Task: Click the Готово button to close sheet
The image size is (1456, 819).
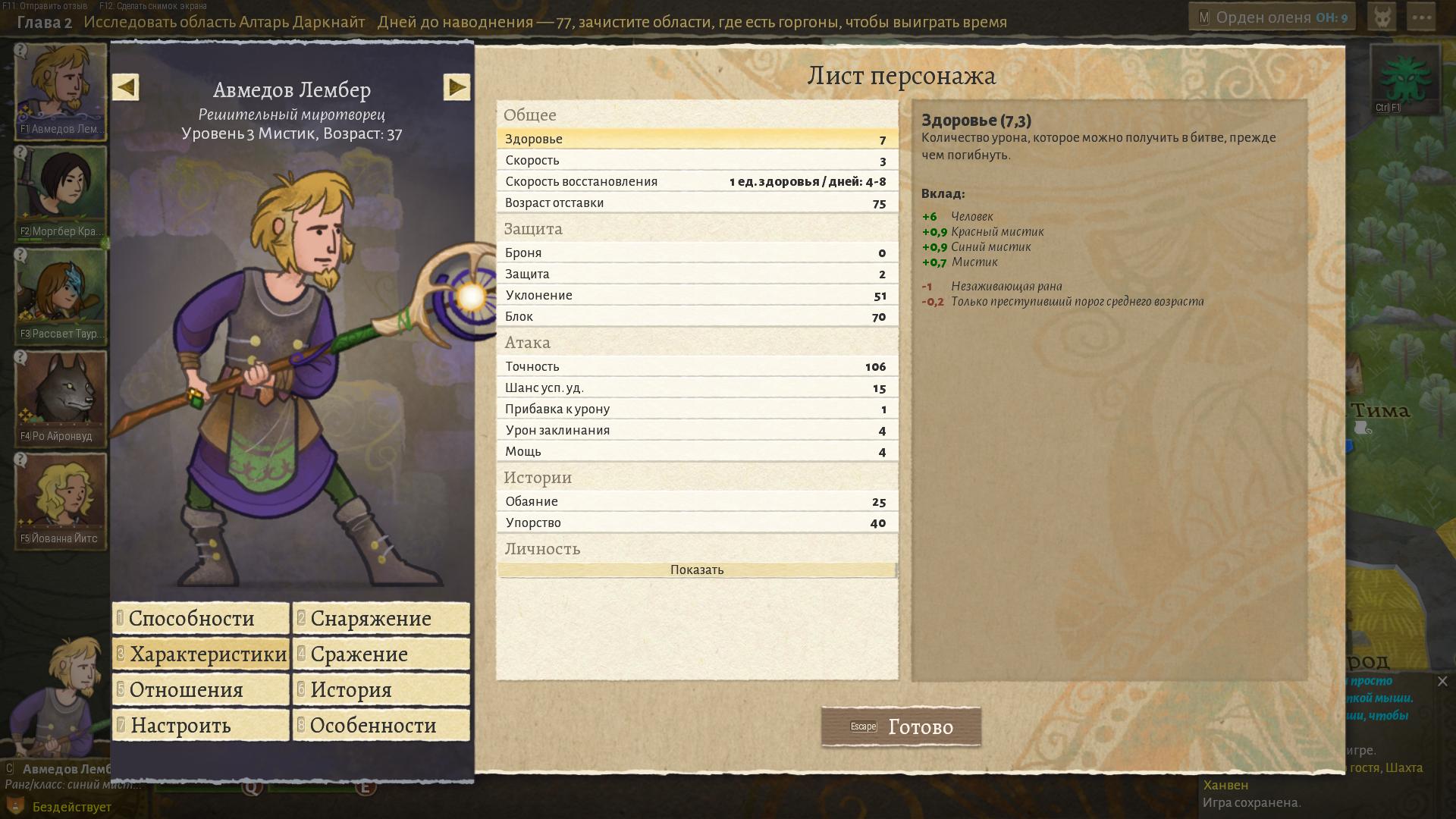Action: pyautogui.click(x=901, y=726)
